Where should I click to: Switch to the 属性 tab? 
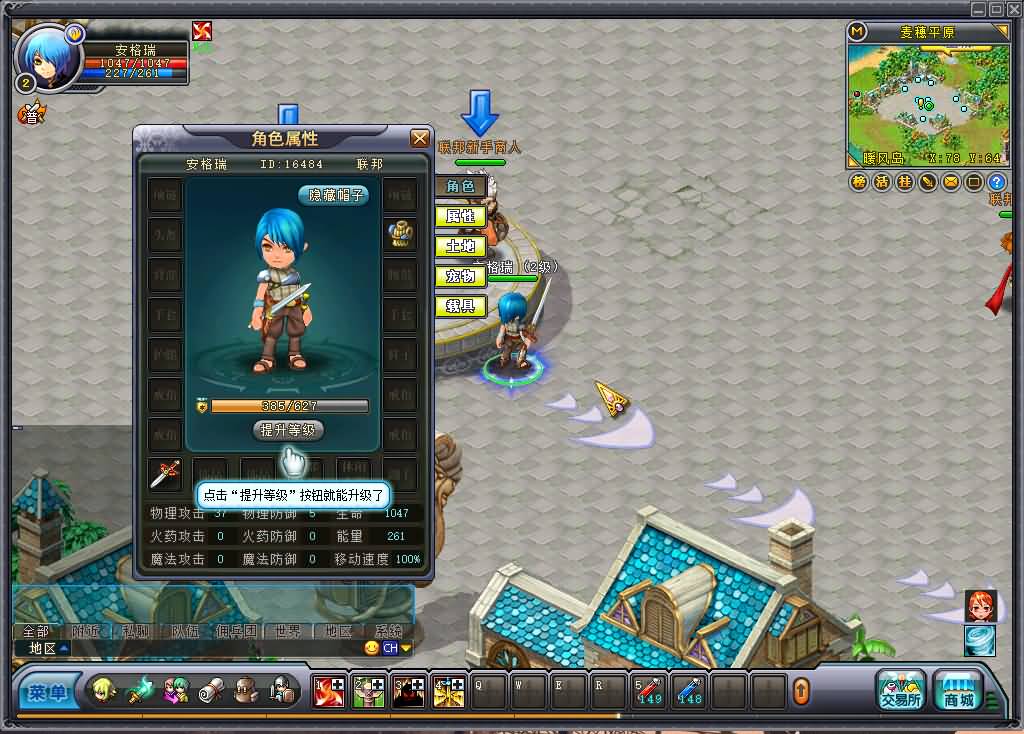coord(461,216)
